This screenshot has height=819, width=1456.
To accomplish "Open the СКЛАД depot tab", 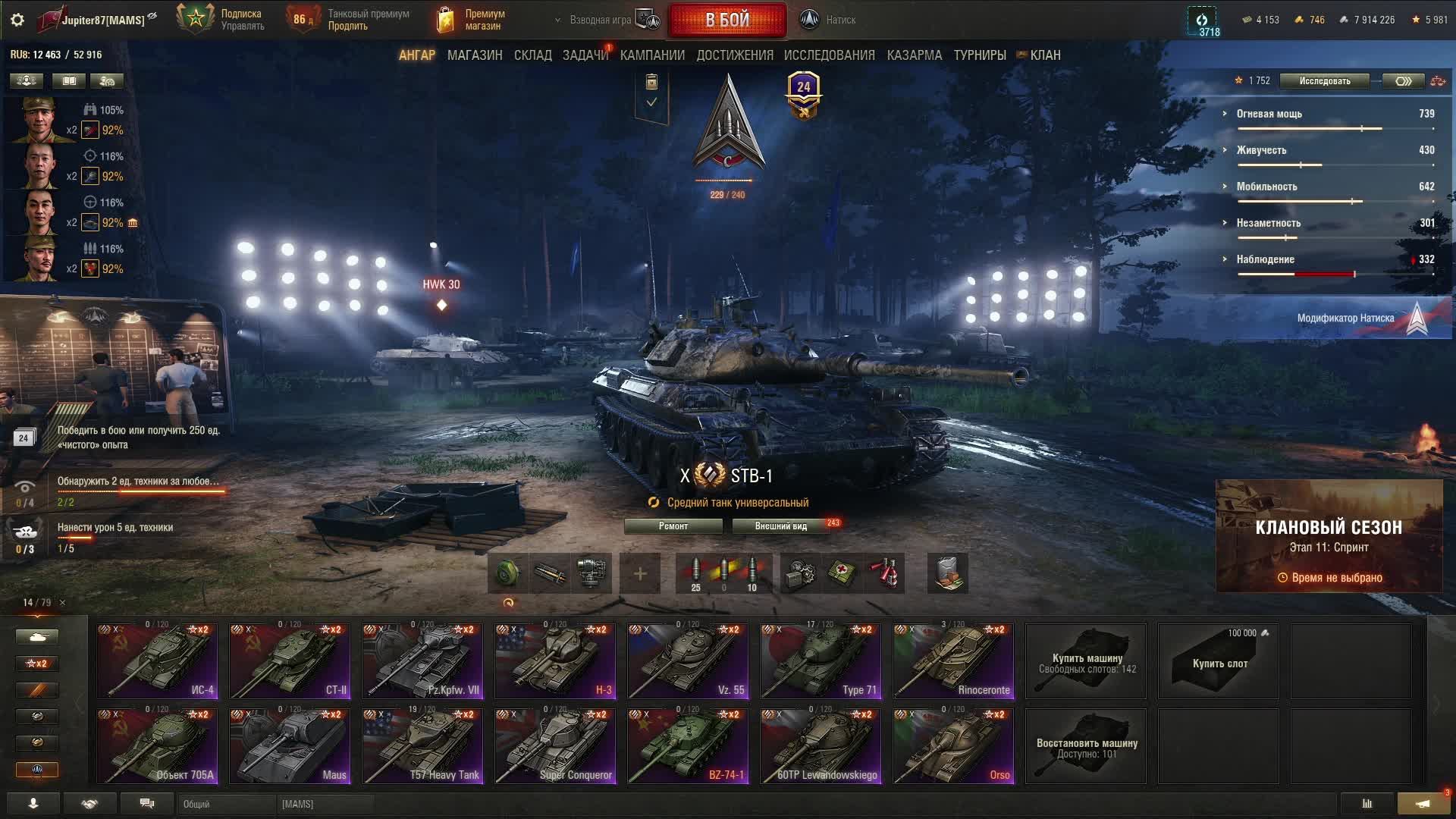I will [532, 55].
